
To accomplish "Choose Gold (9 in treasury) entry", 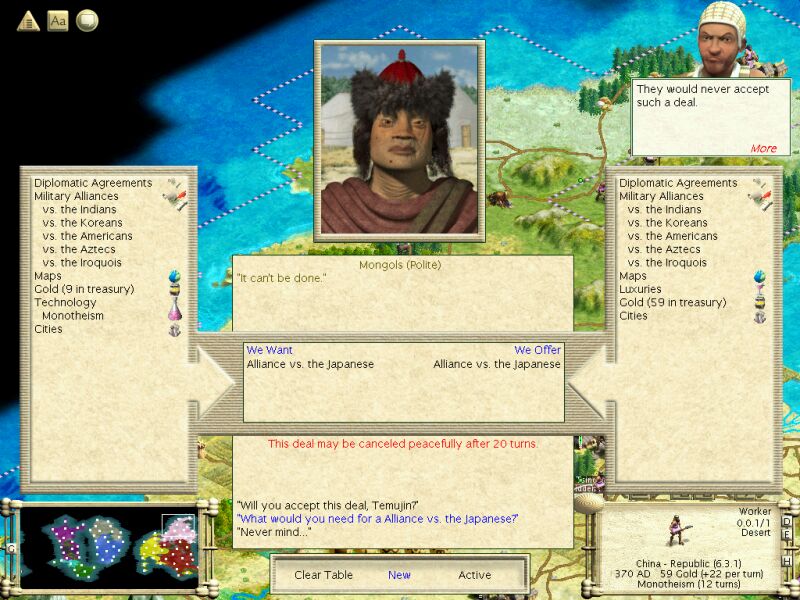I will [84, 289].
